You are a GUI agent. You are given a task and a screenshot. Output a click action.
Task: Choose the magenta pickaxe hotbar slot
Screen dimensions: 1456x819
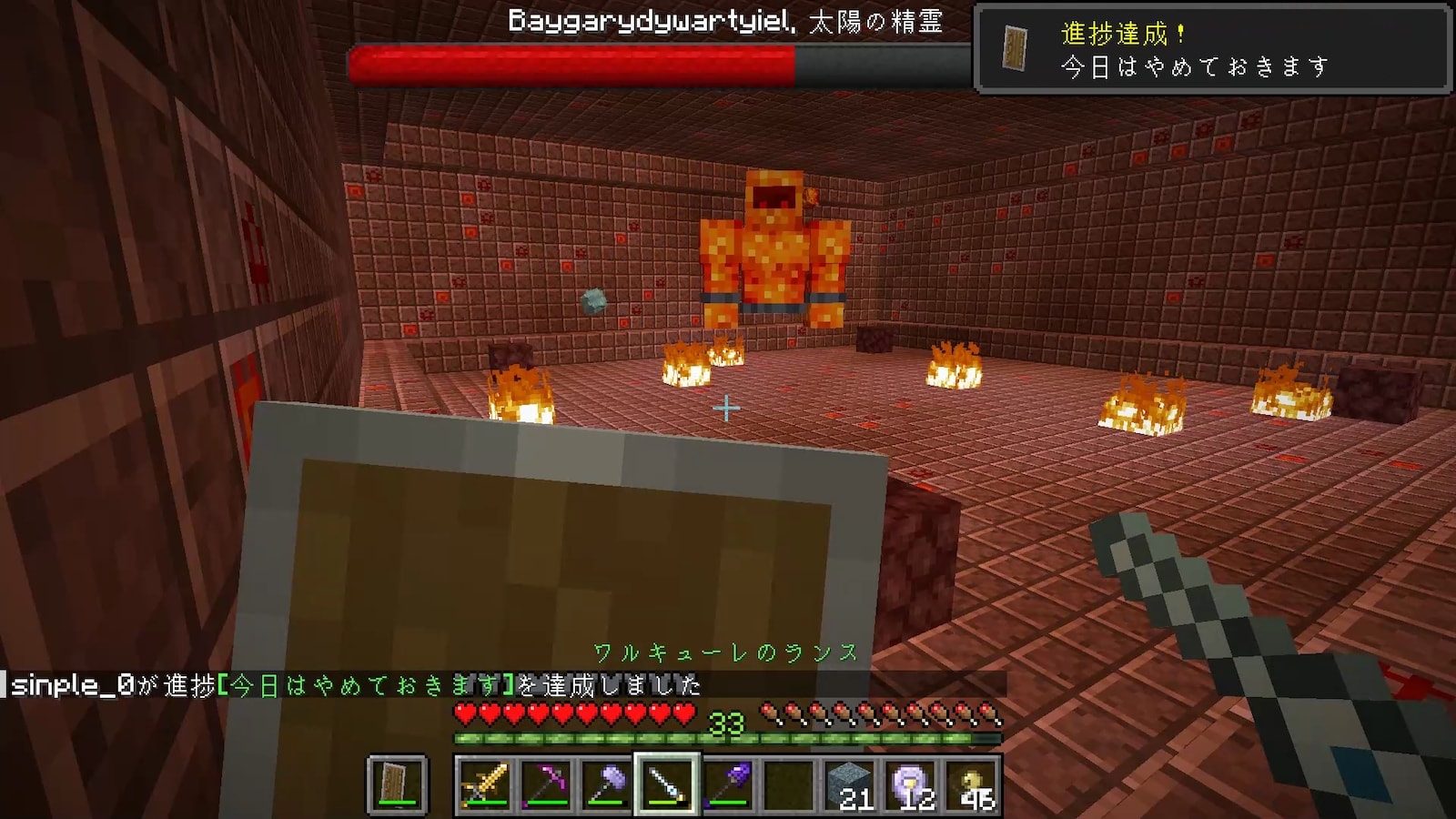click(545, 784)
